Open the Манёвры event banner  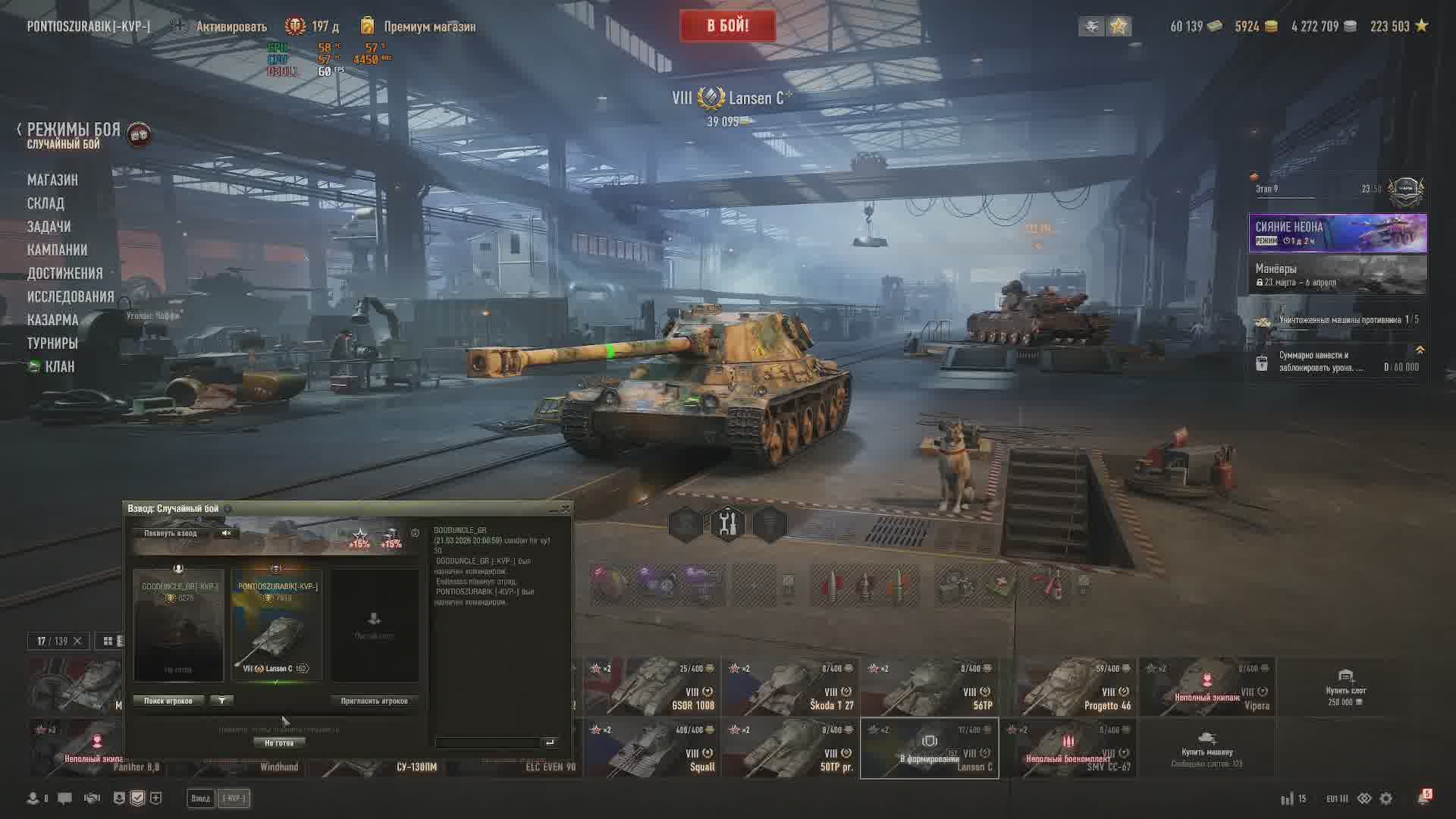coord(1338,275)
